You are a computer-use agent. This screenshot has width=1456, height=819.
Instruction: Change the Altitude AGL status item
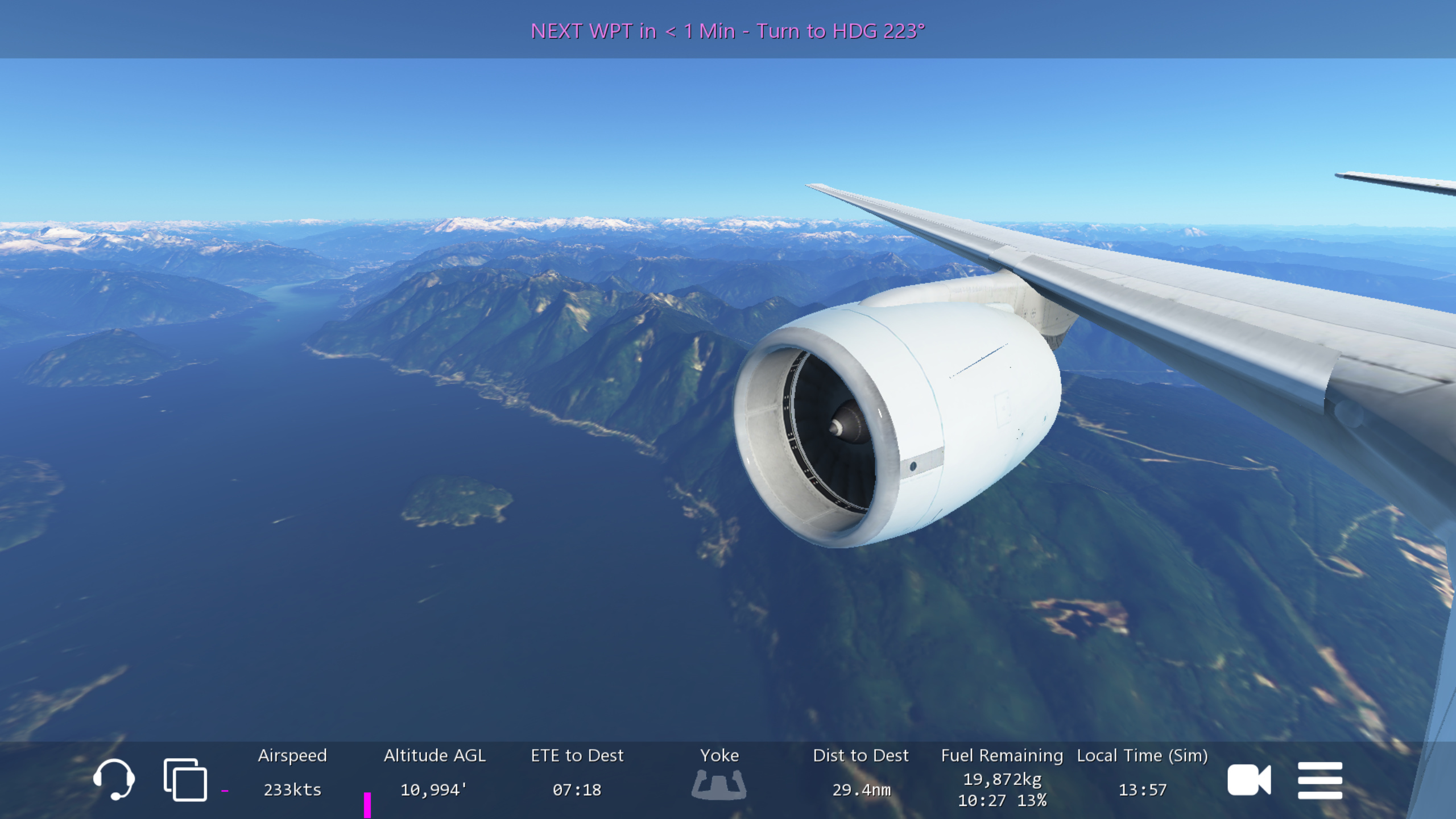tap(435, 773)
